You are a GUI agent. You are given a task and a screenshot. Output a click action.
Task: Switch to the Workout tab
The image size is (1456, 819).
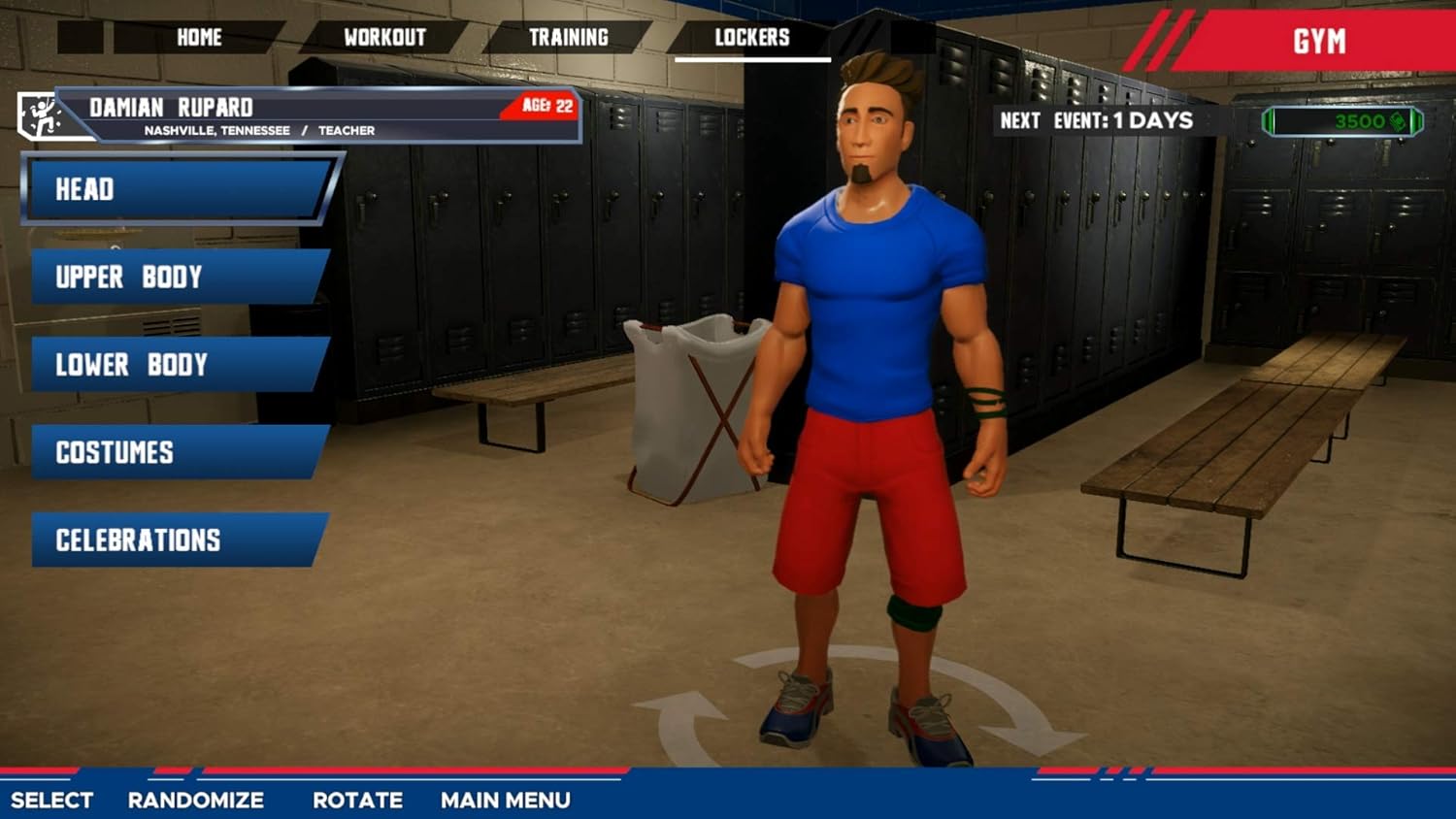384,38
